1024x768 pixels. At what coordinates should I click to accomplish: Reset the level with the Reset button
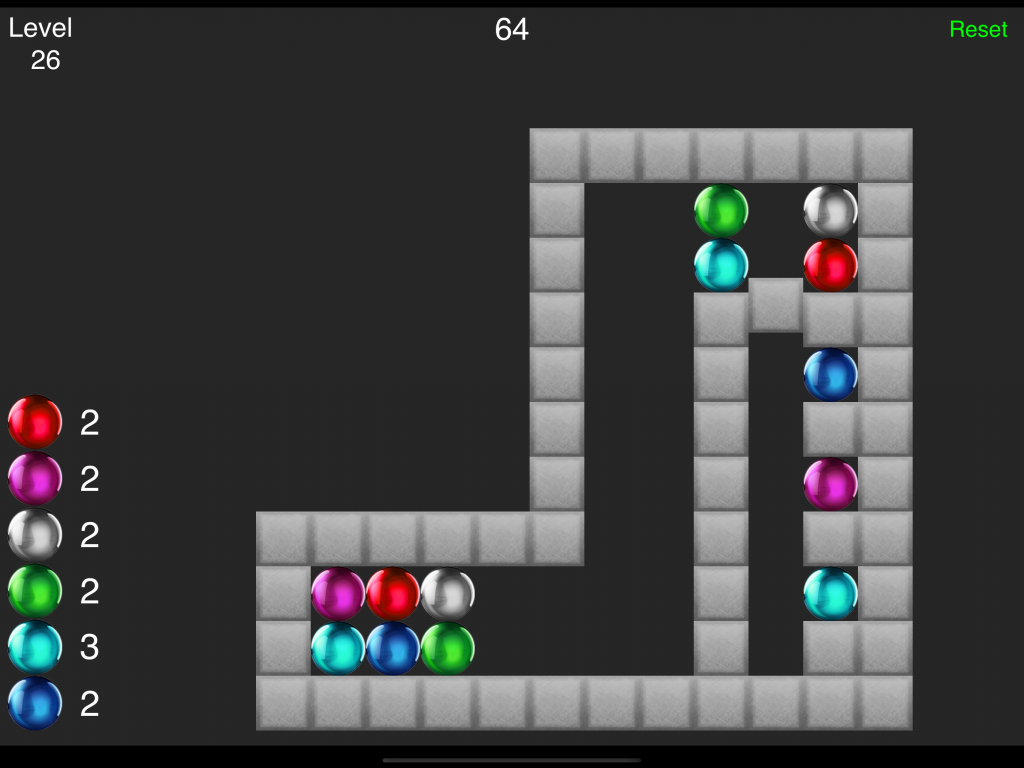978,30
